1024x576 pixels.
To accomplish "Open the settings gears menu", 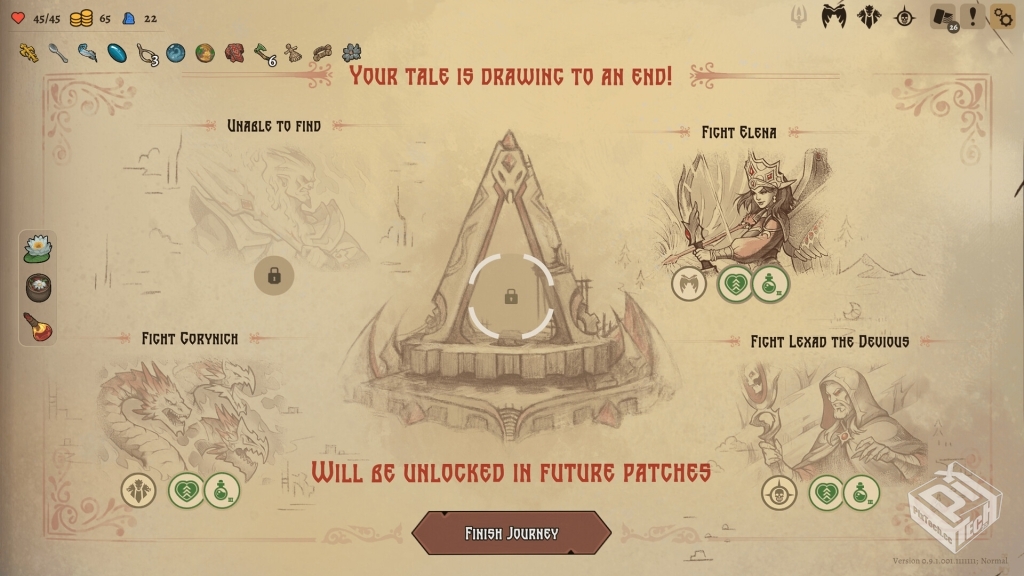I will pyautogui.click(x=1003, y=17).
